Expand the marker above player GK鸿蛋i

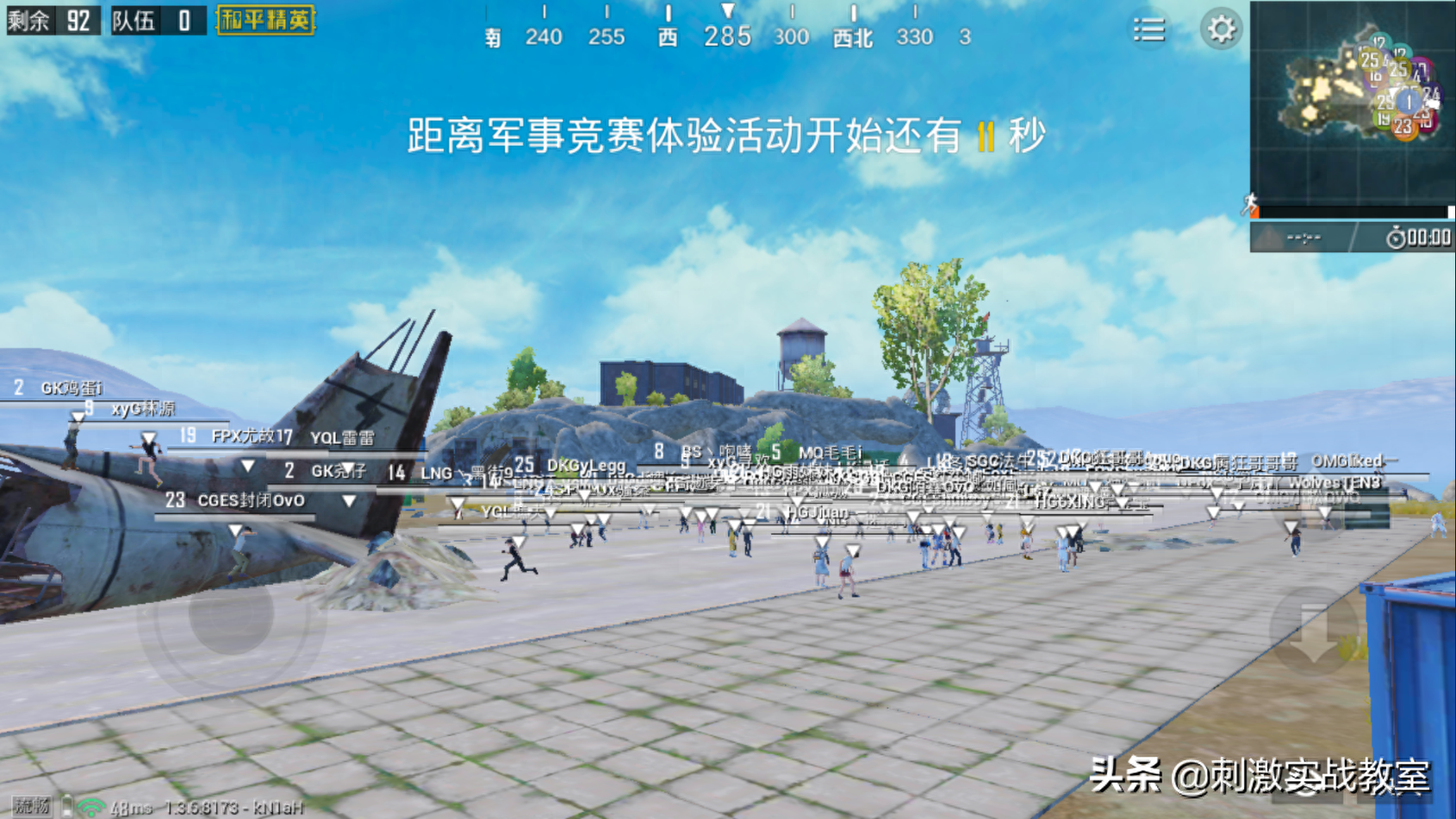pos(77,416)
